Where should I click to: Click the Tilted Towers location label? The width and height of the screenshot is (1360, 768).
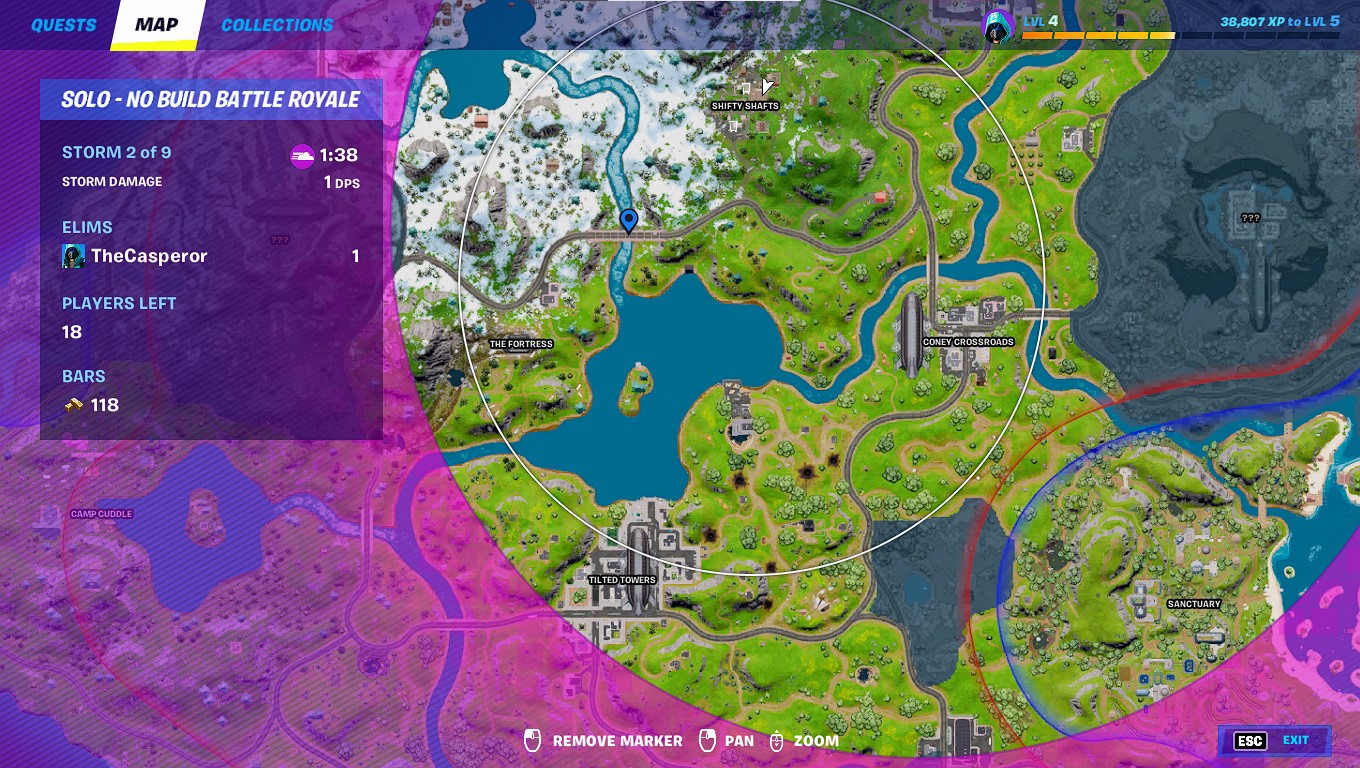622,579
